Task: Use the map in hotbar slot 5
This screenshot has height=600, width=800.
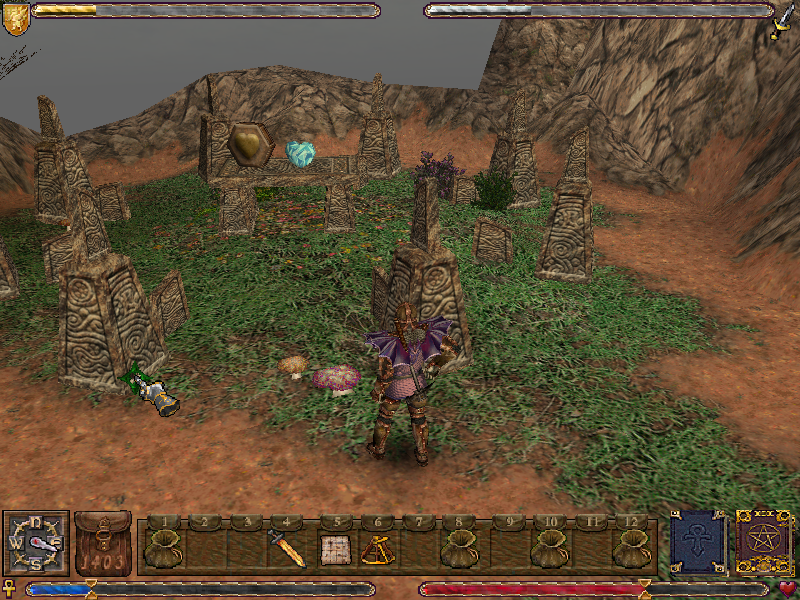Action: click(333, 548)
